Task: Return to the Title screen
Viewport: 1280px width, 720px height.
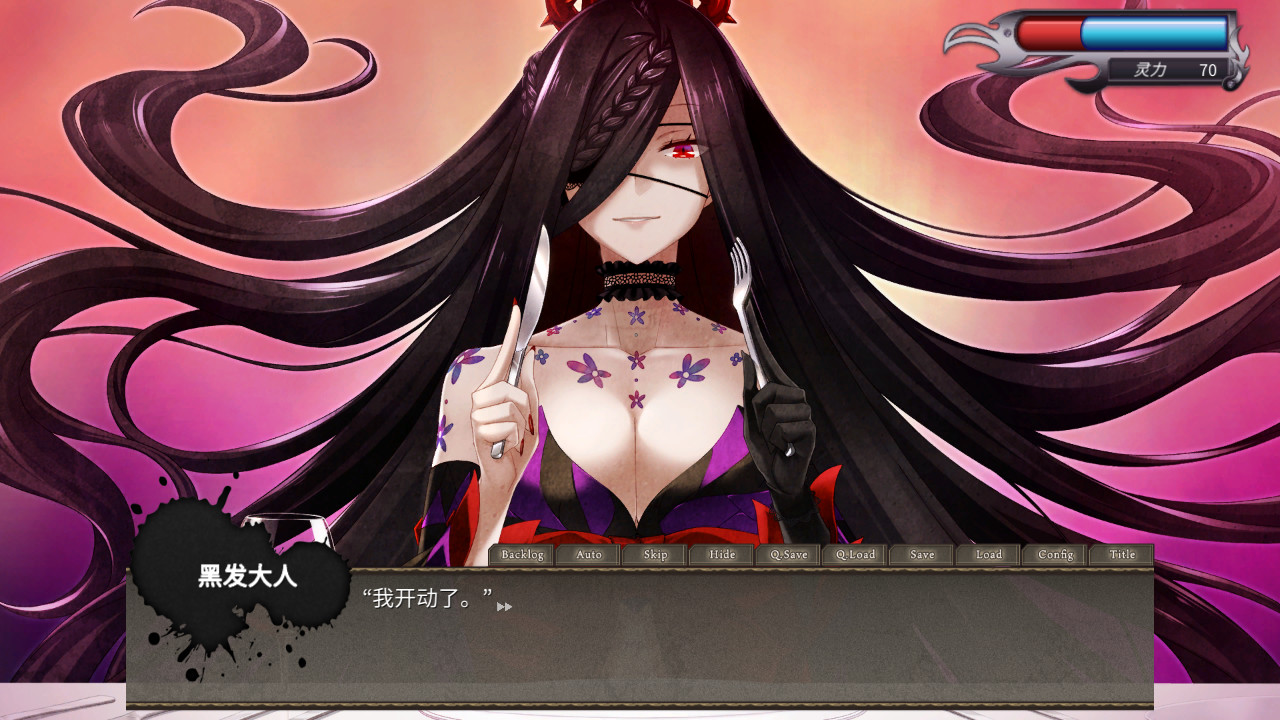Action: pyautogui.click(x=1120, y=554)
